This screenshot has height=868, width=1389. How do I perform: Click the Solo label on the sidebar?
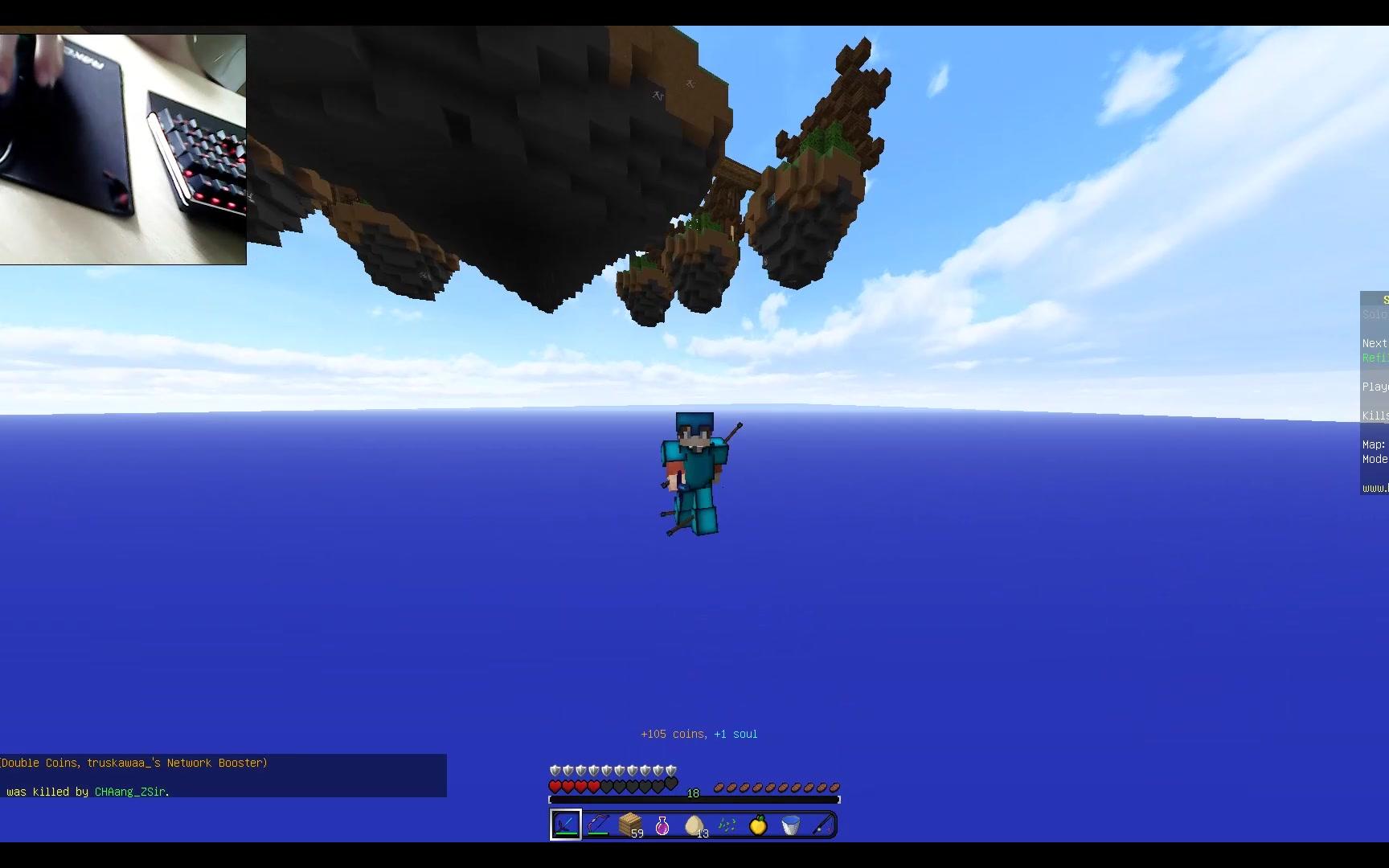1374,314
